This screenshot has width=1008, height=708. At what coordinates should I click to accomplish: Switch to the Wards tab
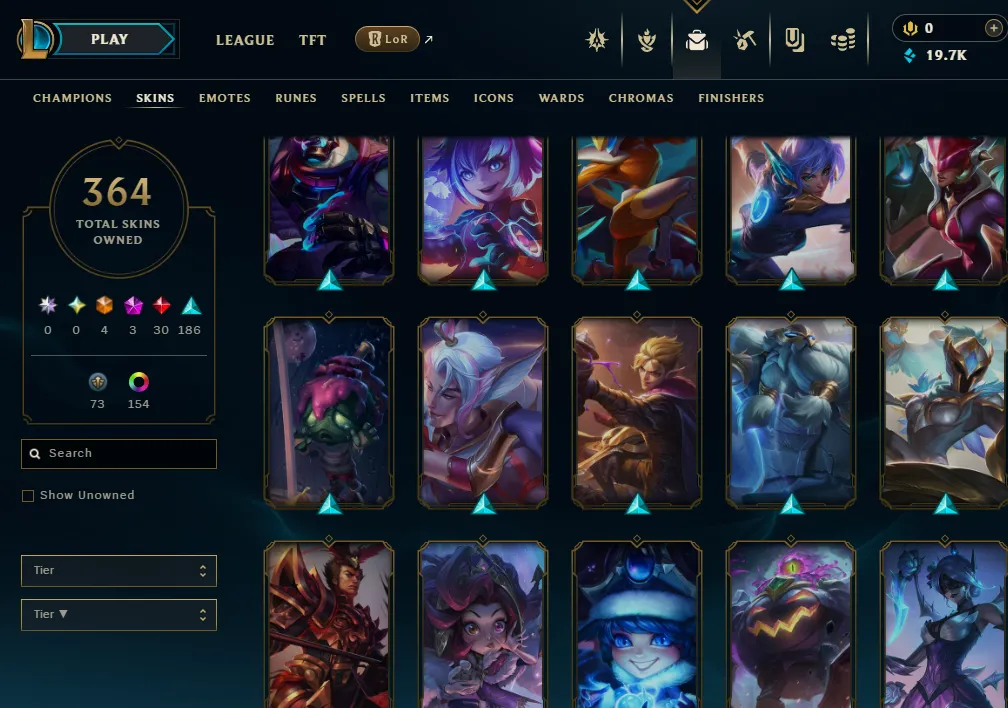561,98
